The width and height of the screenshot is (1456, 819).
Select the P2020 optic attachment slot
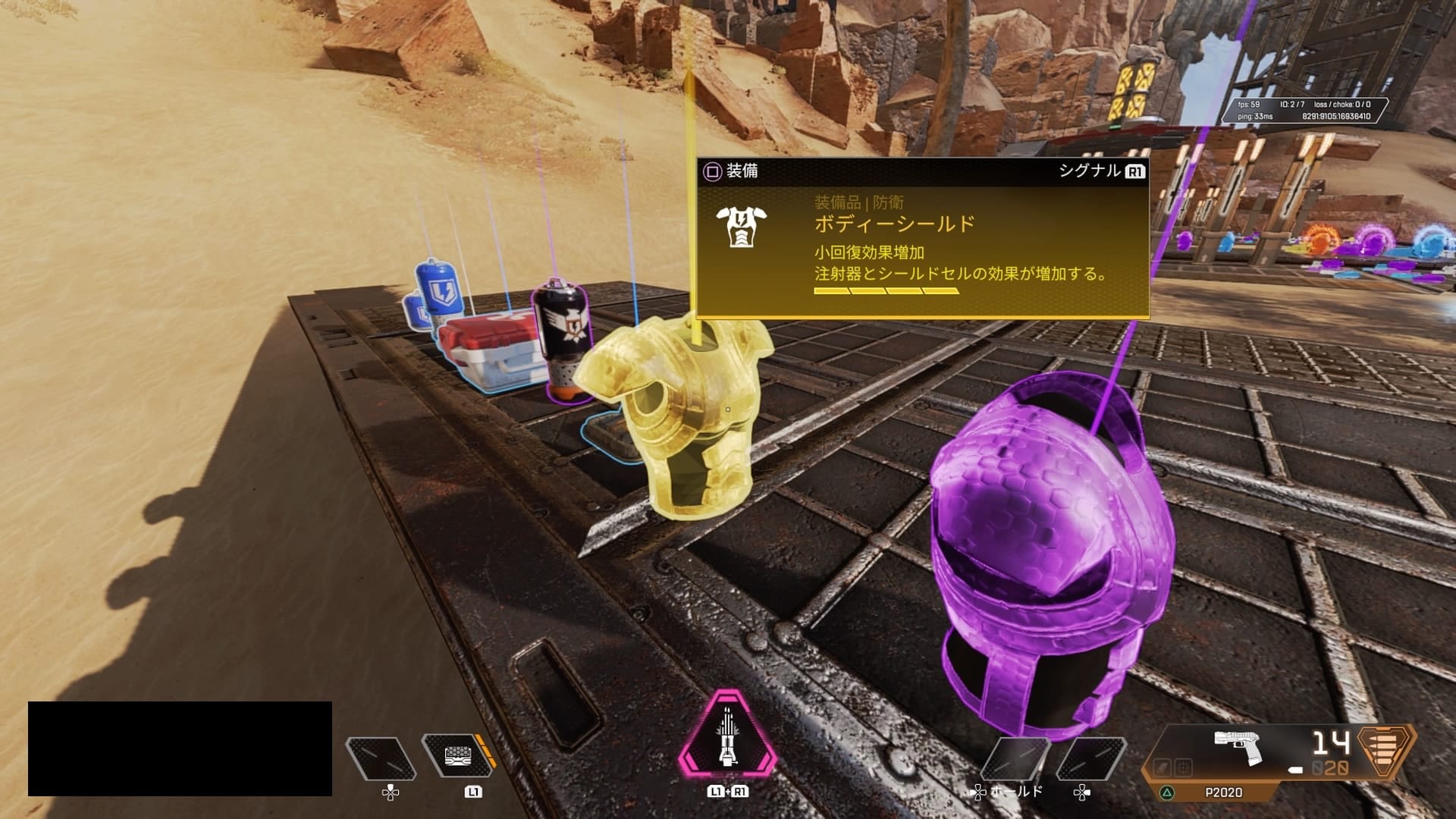(1184, 767)
